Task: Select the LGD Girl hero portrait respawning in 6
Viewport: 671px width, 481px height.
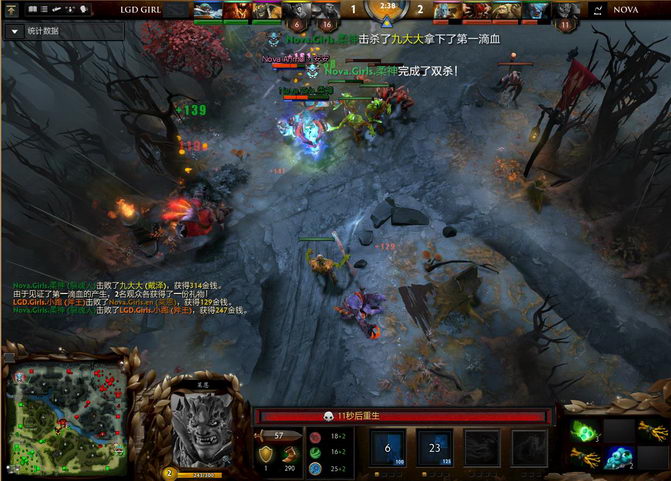Action: pyautogui.click(x=297, y=11)
